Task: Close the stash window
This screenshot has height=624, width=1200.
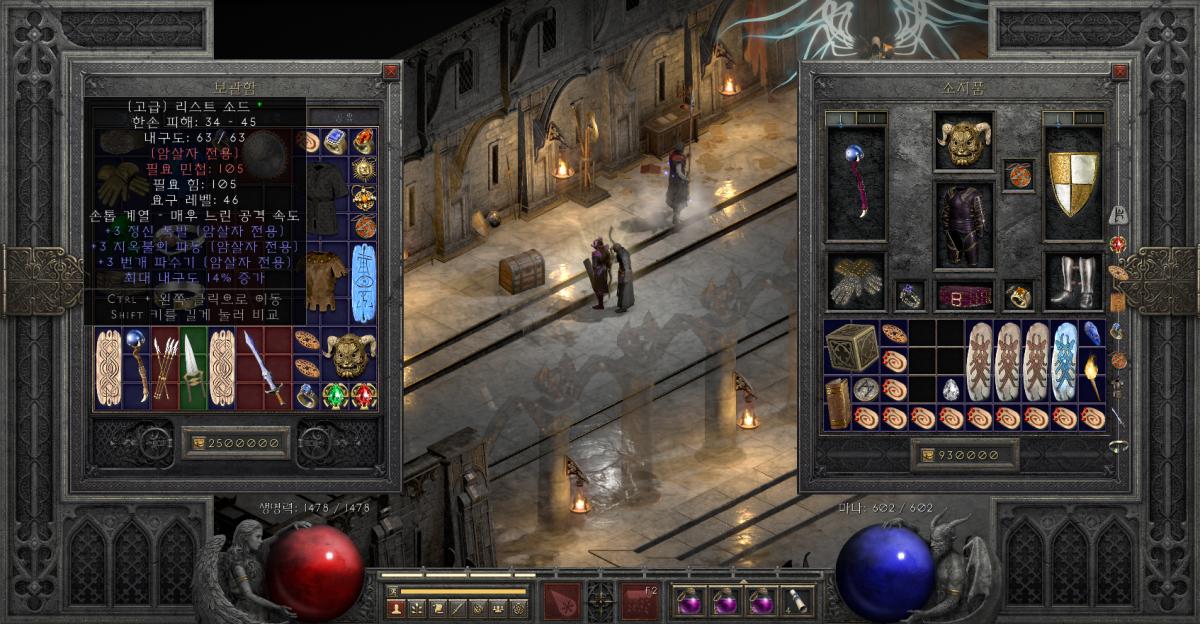Action: point(390,72)
